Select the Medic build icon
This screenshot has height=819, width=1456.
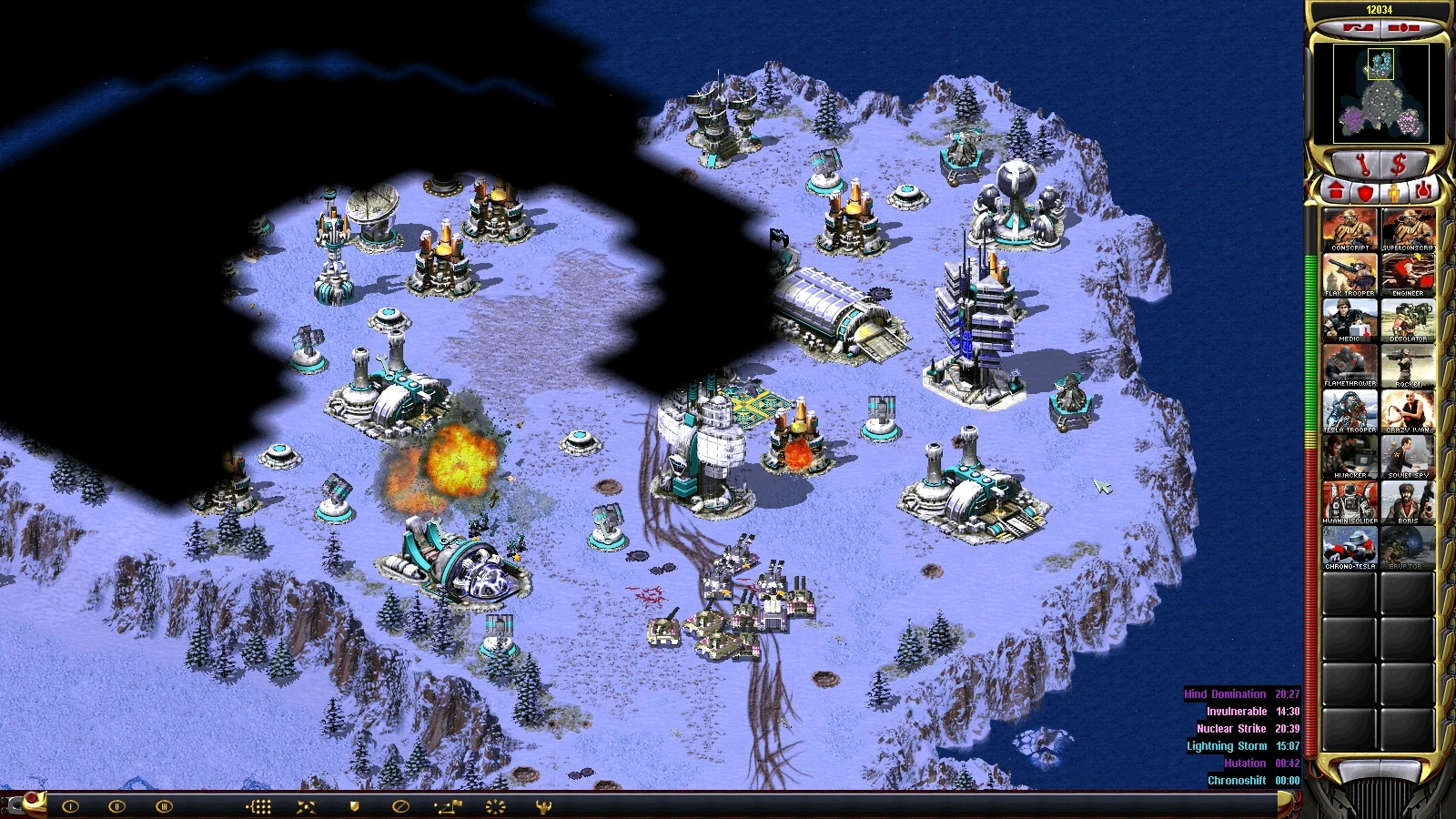pos(1350,319)
